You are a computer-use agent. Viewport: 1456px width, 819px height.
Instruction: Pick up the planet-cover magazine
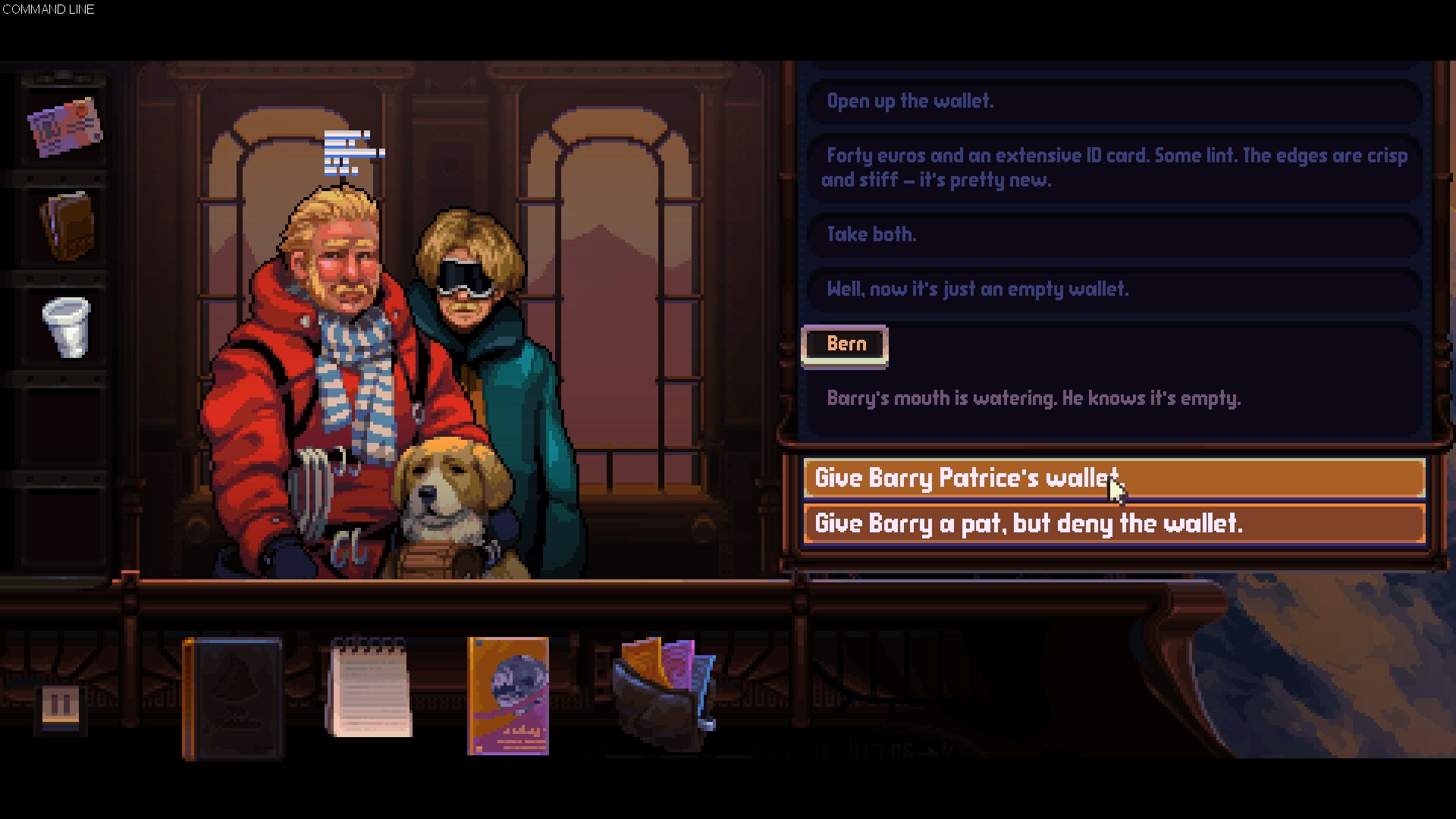(507, 694)
